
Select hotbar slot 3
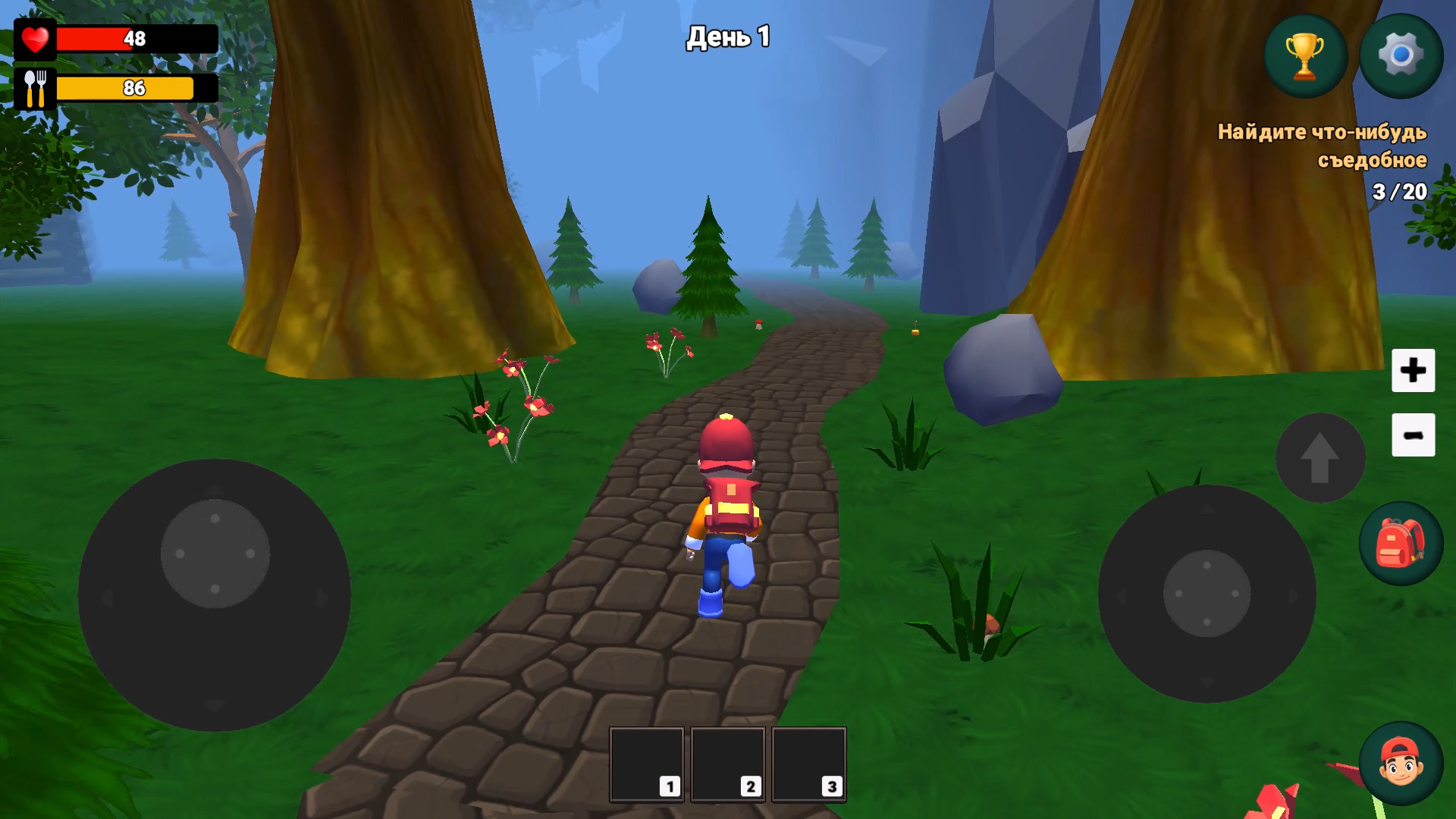pos(808,764)
